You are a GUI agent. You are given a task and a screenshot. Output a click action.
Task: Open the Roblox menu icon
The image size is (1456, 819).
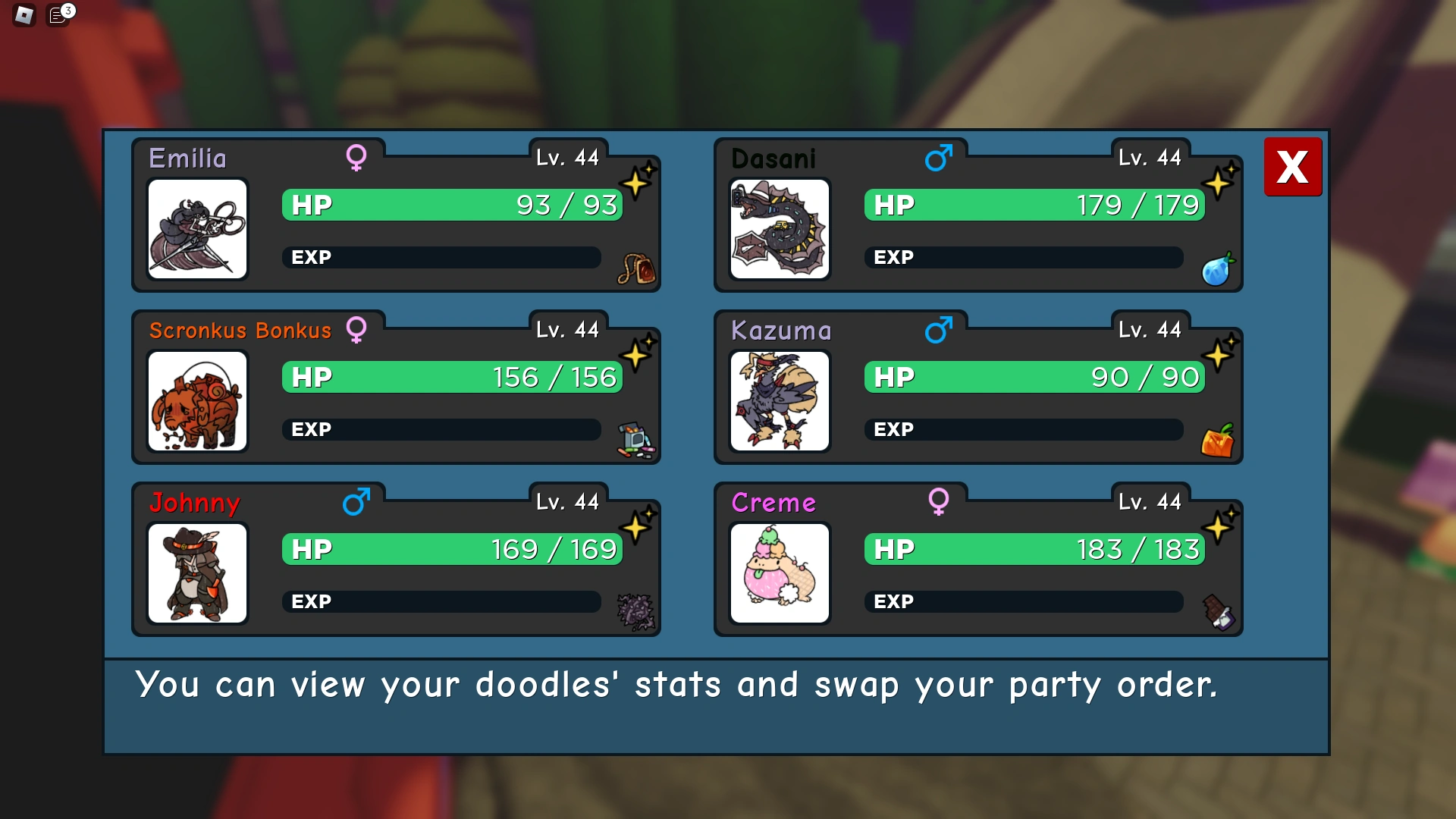23,15
